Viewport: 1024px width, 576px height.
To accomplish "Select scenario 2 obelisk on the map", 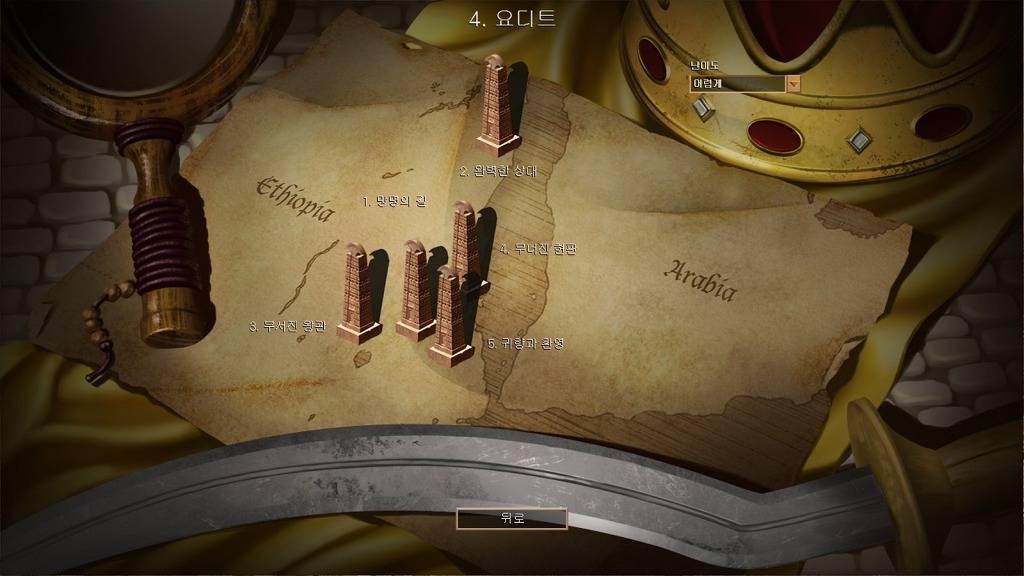I will tap(497, 105).
